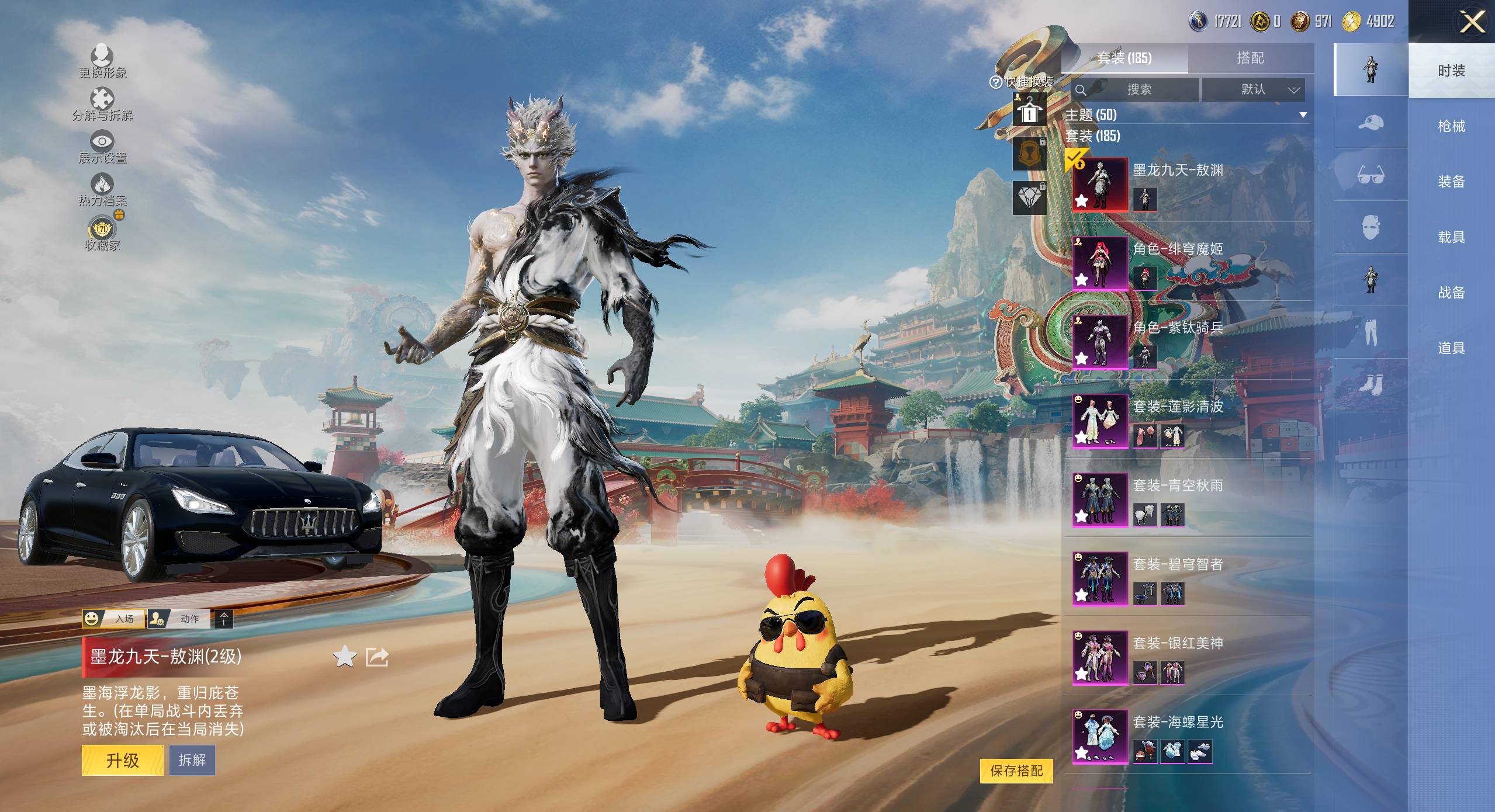
Task: Open the 枪械 category
Action: pos(1451,126)
